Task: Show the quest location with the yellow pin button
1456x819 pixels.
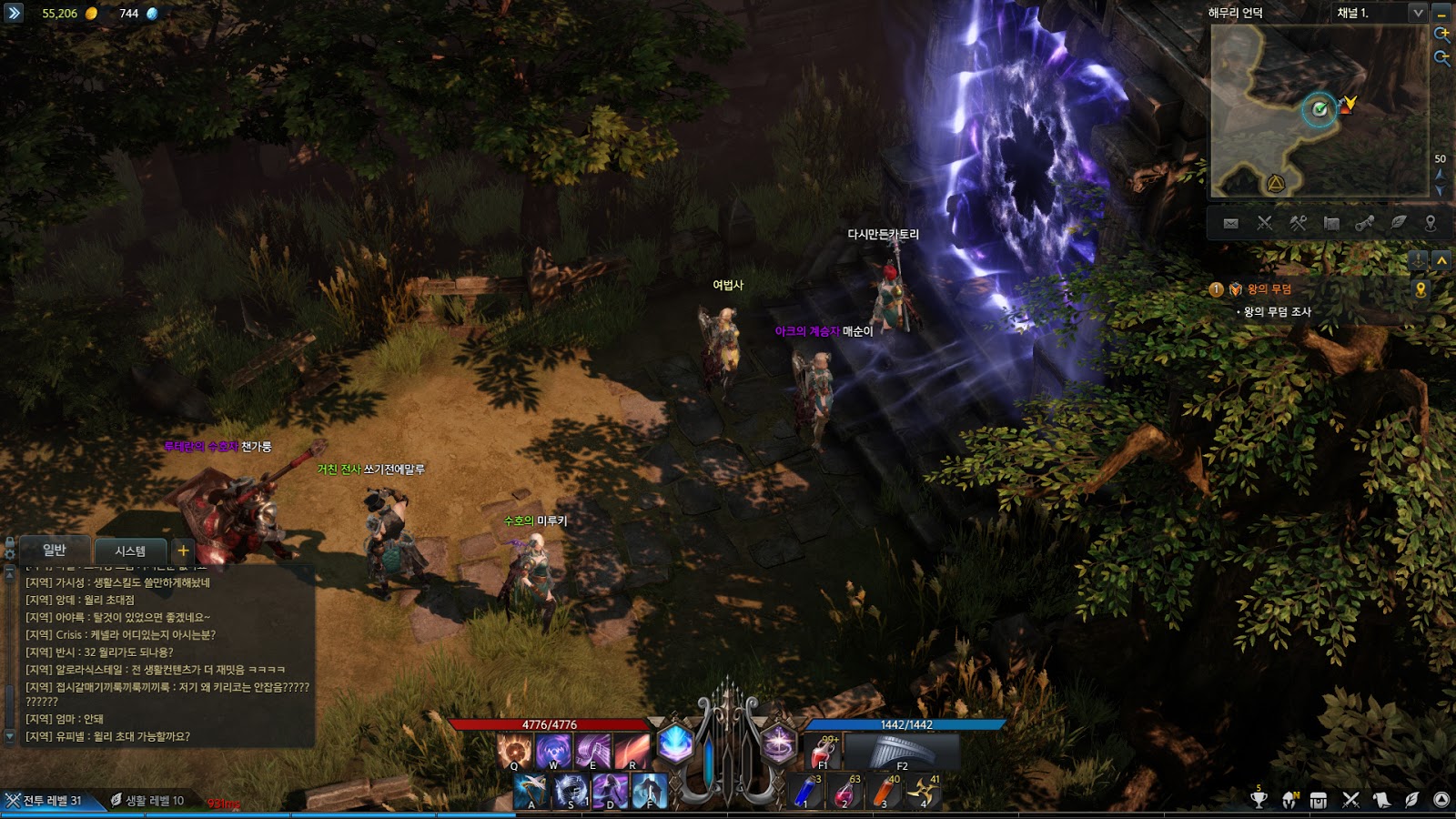Action: [x=1421, y=289]
